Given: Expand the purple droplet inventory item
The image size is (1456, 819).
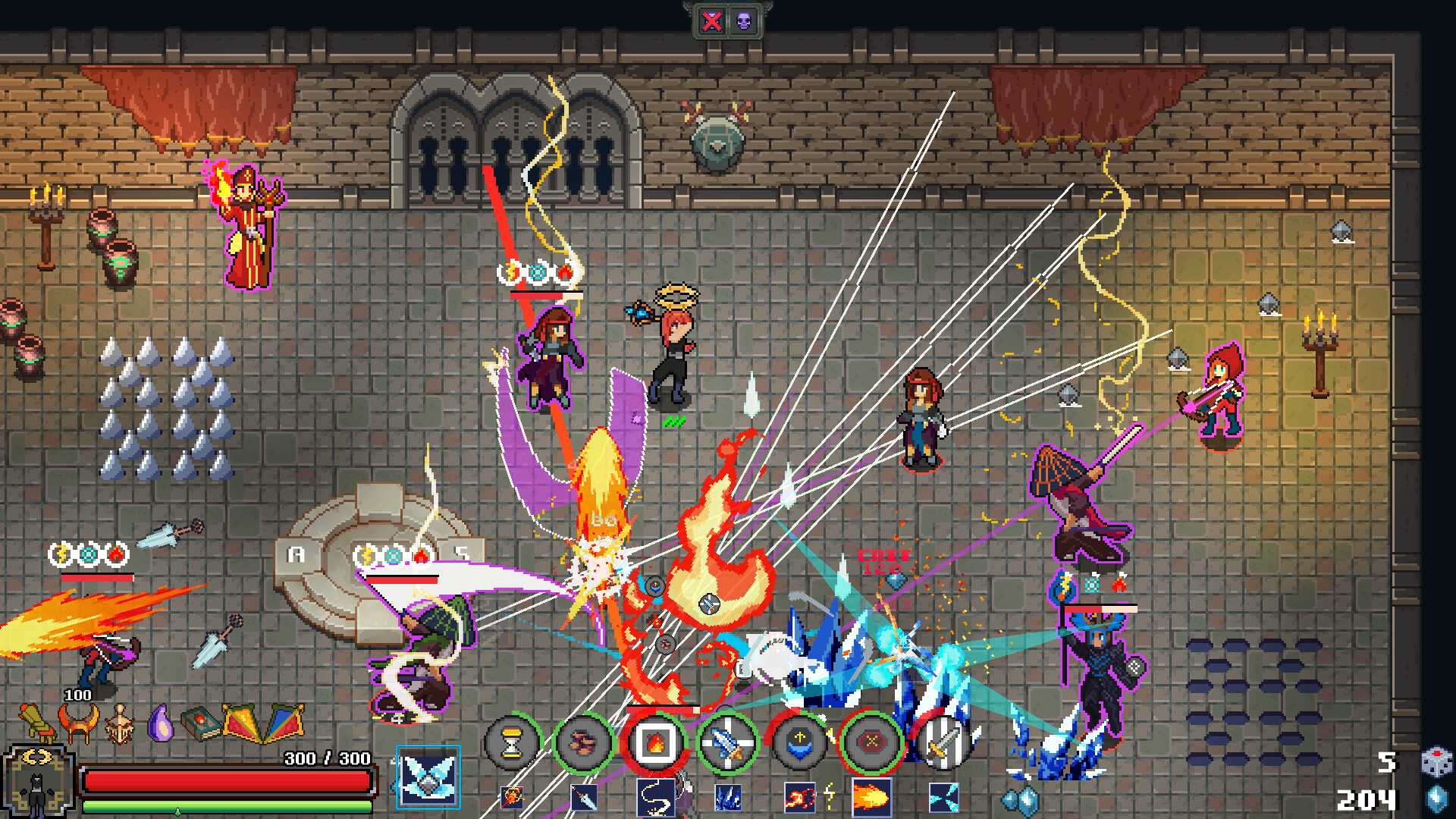Looking at the screenshot, I should [162, 722].
